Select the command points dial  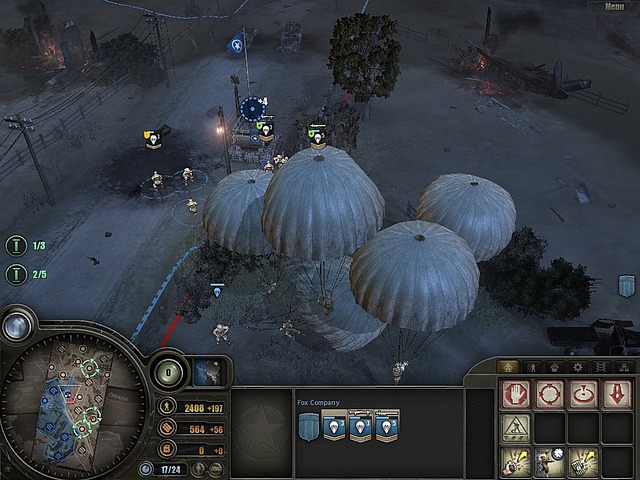pyautogui.click(x=168, y=374)
